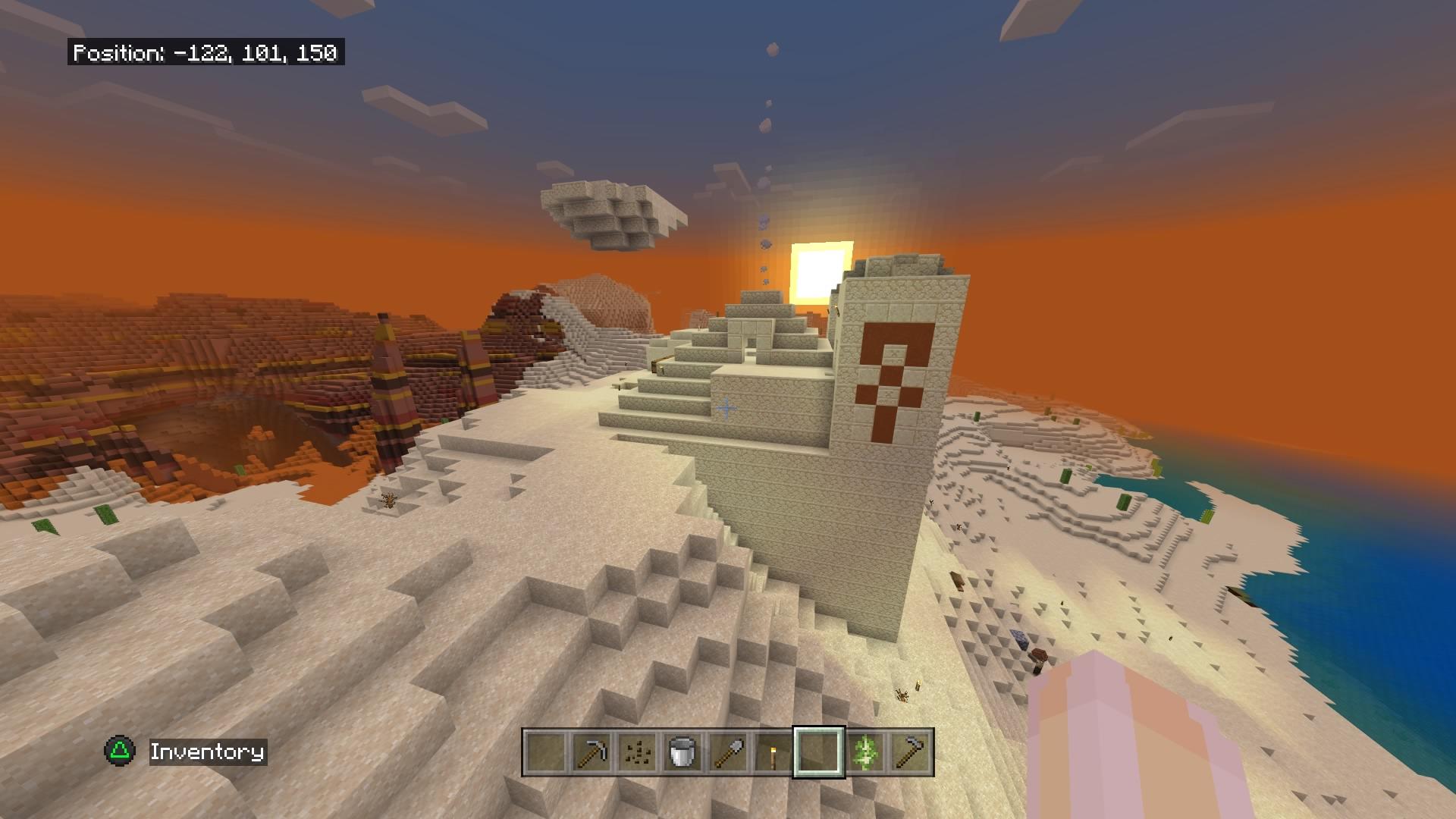This screenshot has width=1456, height=819.
Task: Switch to the torch hotbar slot
Action: click(773, 752)
